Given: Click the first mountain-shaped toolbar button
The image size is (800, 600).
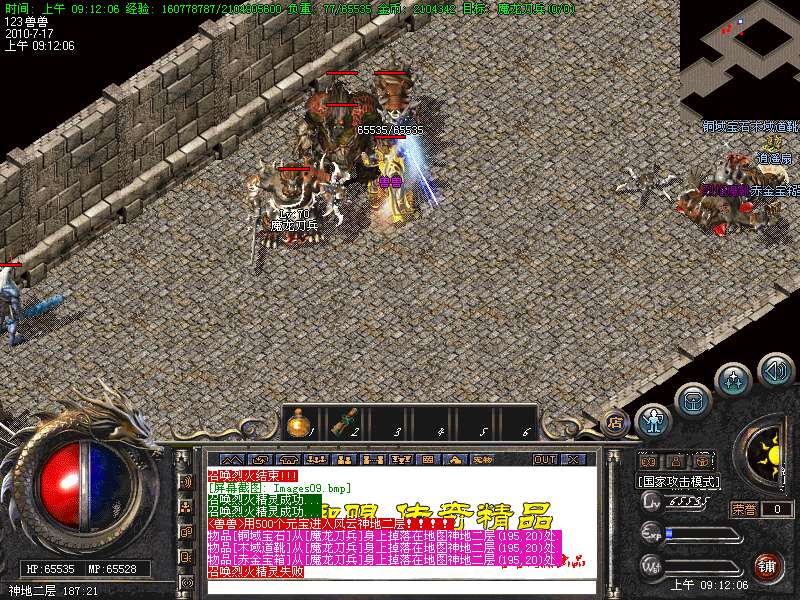Looking at the screenshot, I should [x=231, y=459].
